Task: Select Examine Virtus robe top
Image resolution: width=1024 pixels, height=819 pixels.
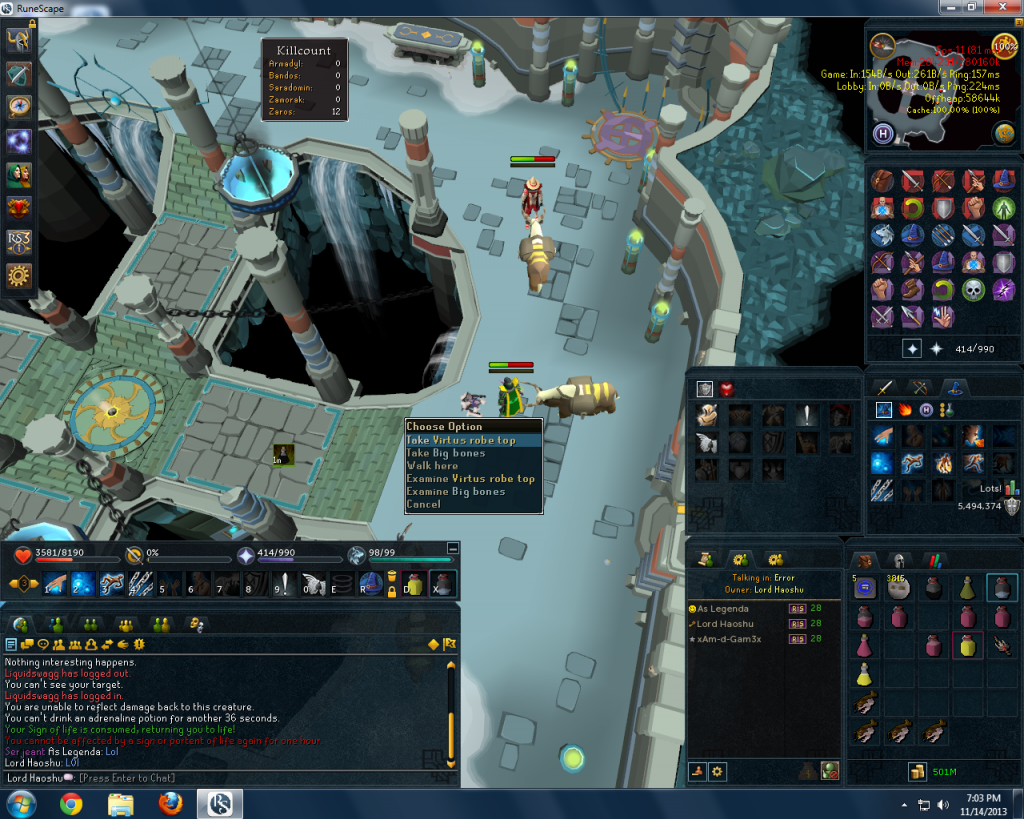Action: (470, 479)
